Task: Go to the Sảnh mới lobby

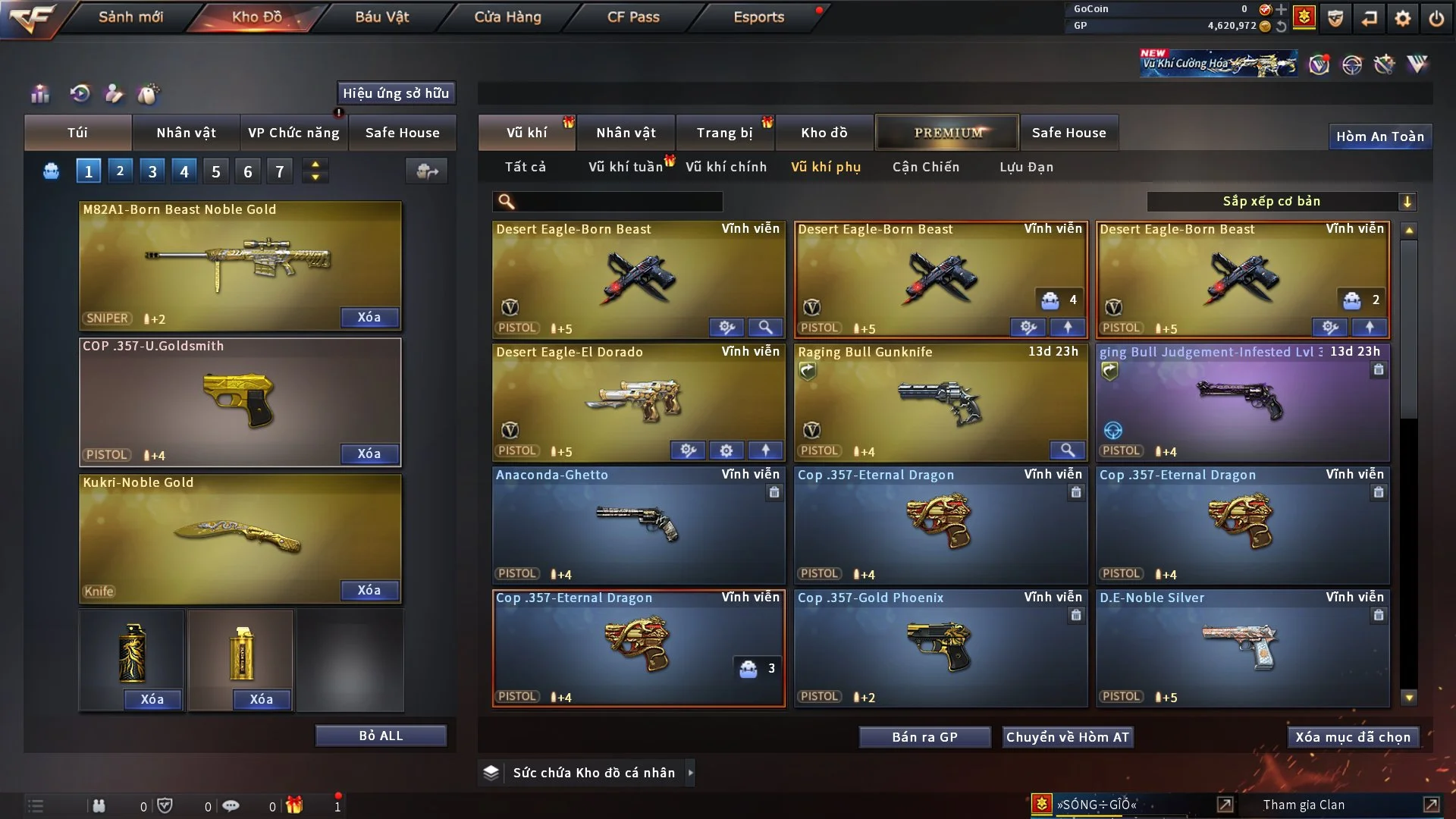Action: (x=130, y=17)
